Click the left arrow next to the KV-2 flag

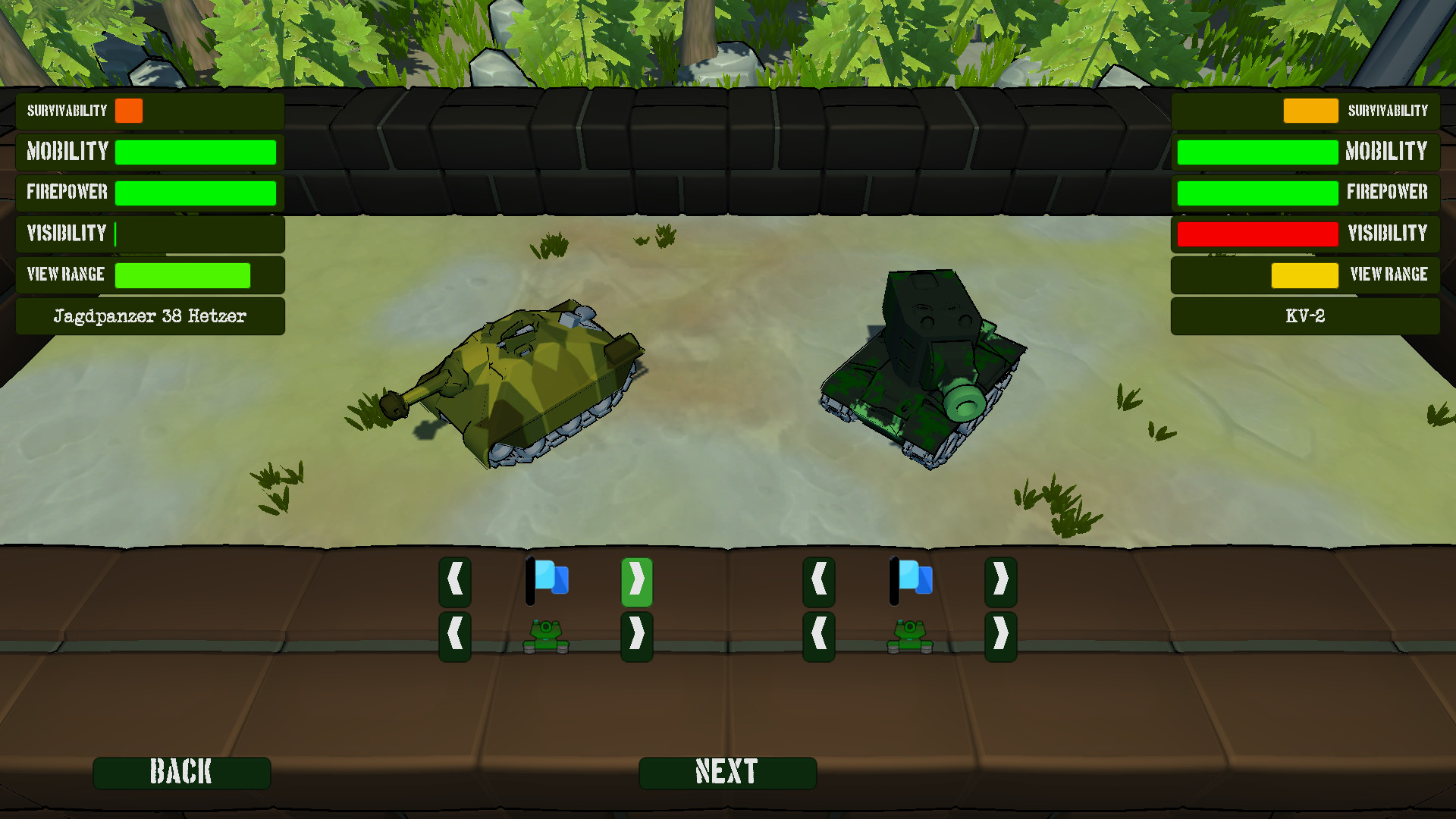818,582
